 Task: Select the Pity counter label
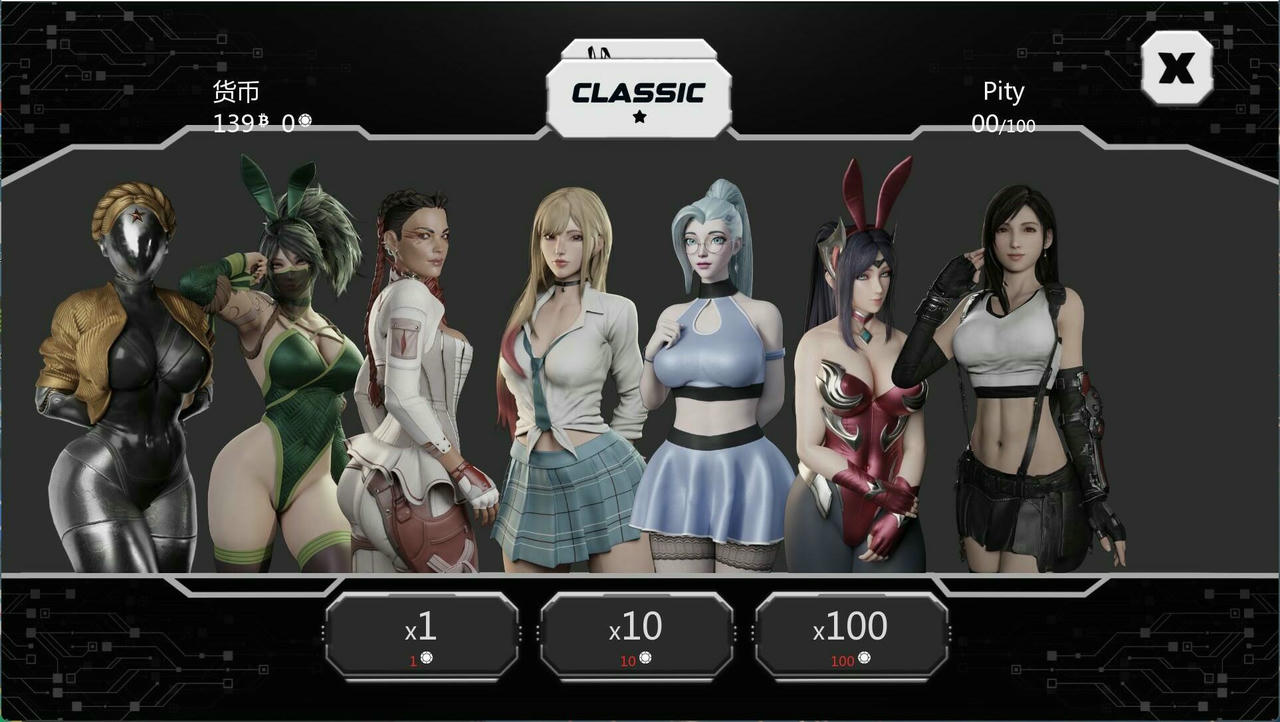coord(1001,91)
